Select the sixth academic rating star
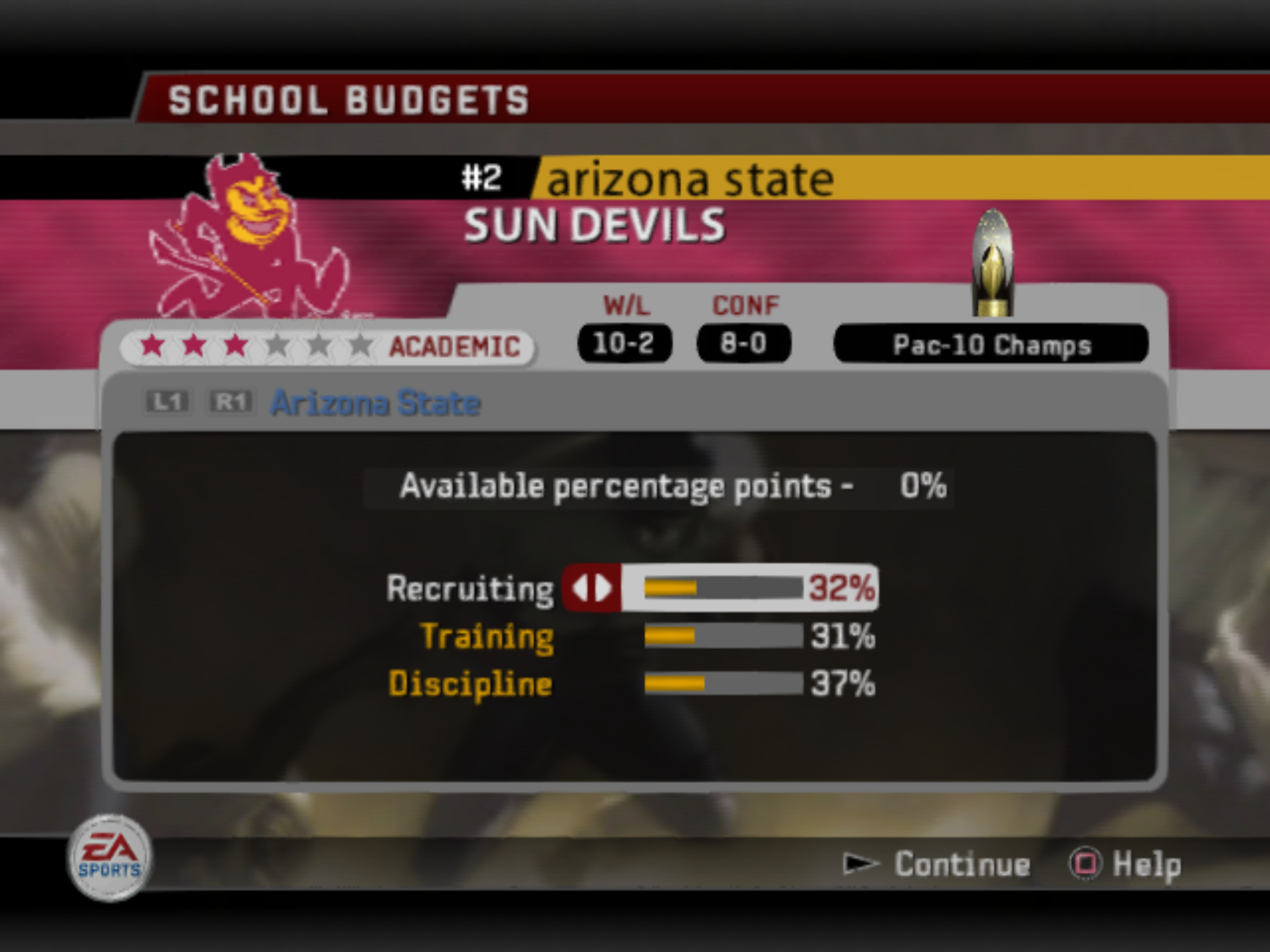Screen dimensions: 1270x952 [x=359, y=345]
